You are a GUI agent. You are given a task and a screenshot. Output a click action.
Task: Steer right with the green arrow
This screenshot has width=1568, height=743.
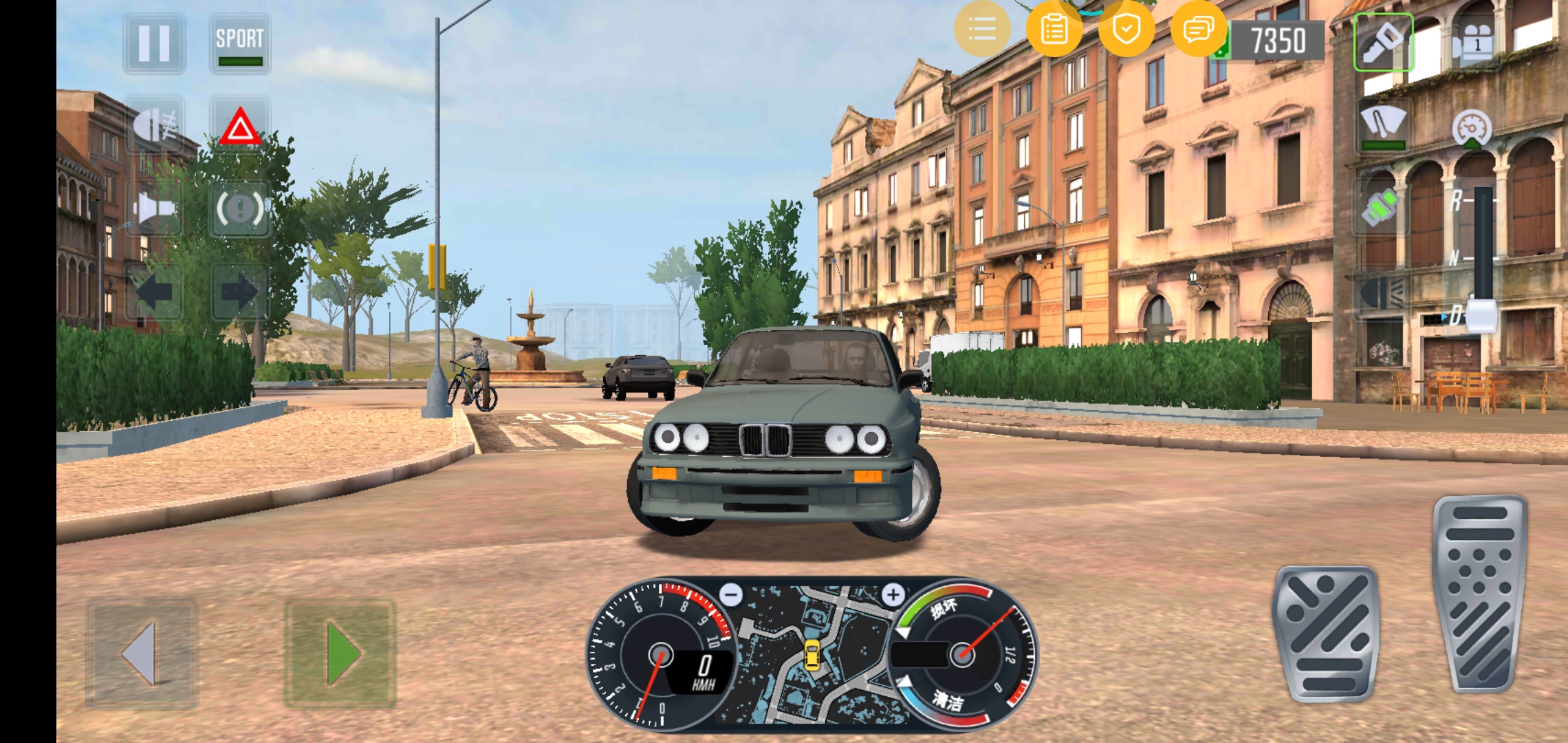pos(340,654)
